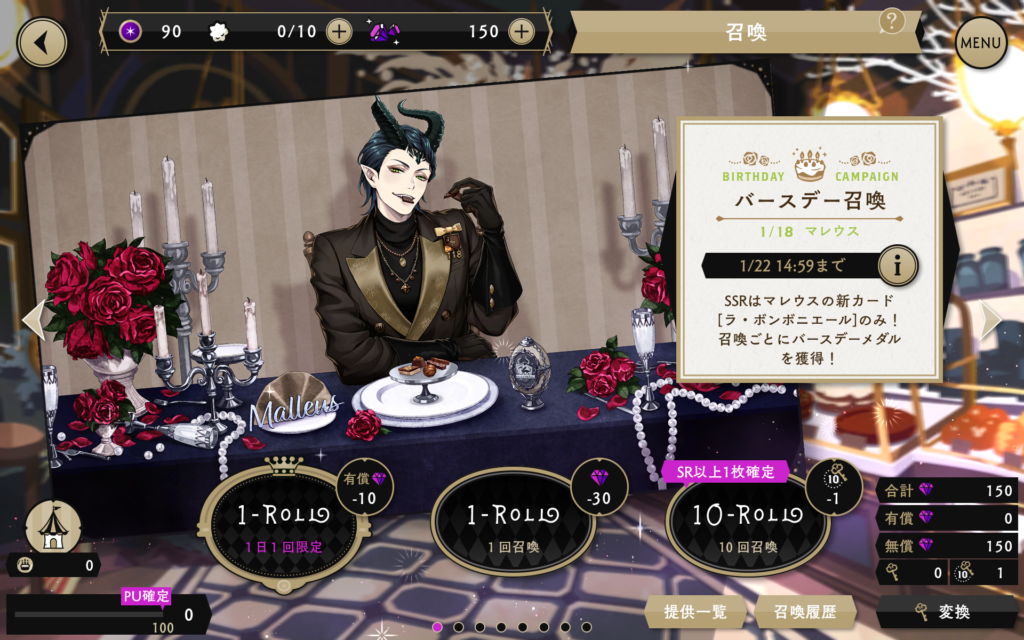Switch to the next summon banner
The height and width of the screenshot is (640, 1024).
989,319
